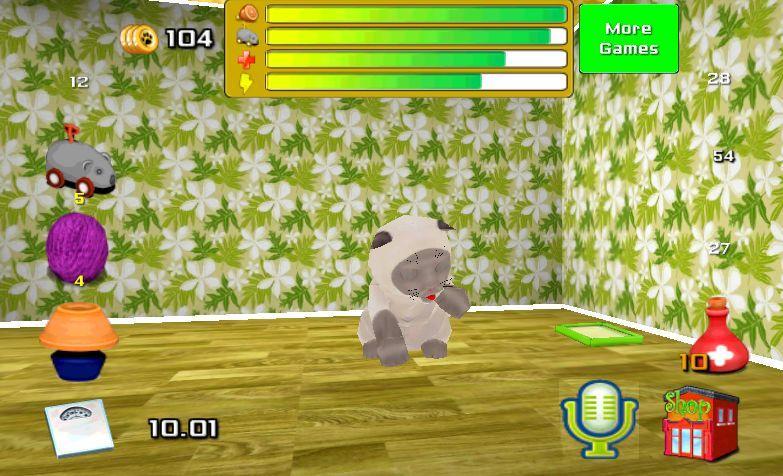783x476 pixels.
Task: Activate the microphone button
Action: click(598, 416)
